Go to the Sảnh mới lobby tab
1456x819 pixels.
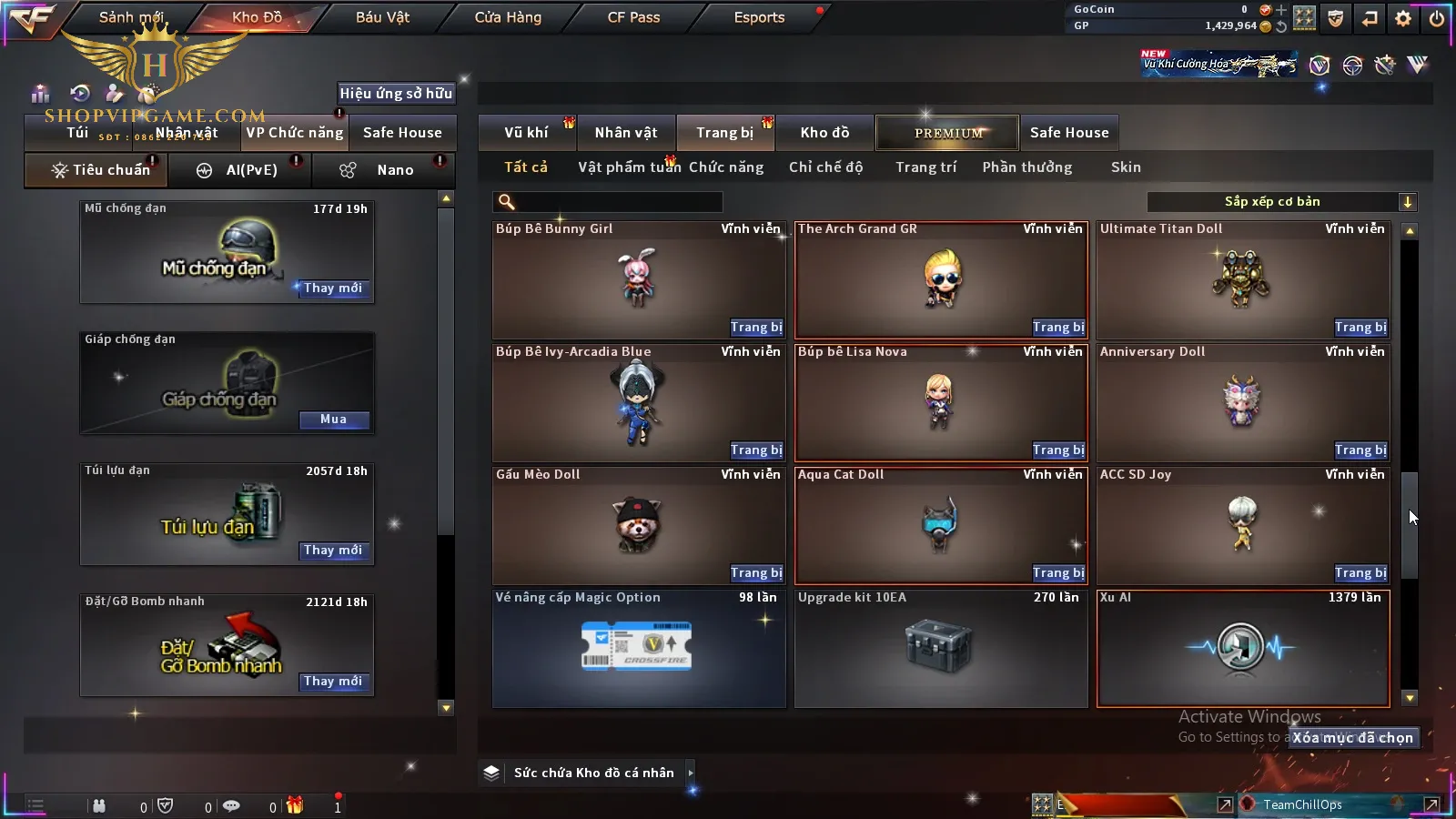click(131, 17)
